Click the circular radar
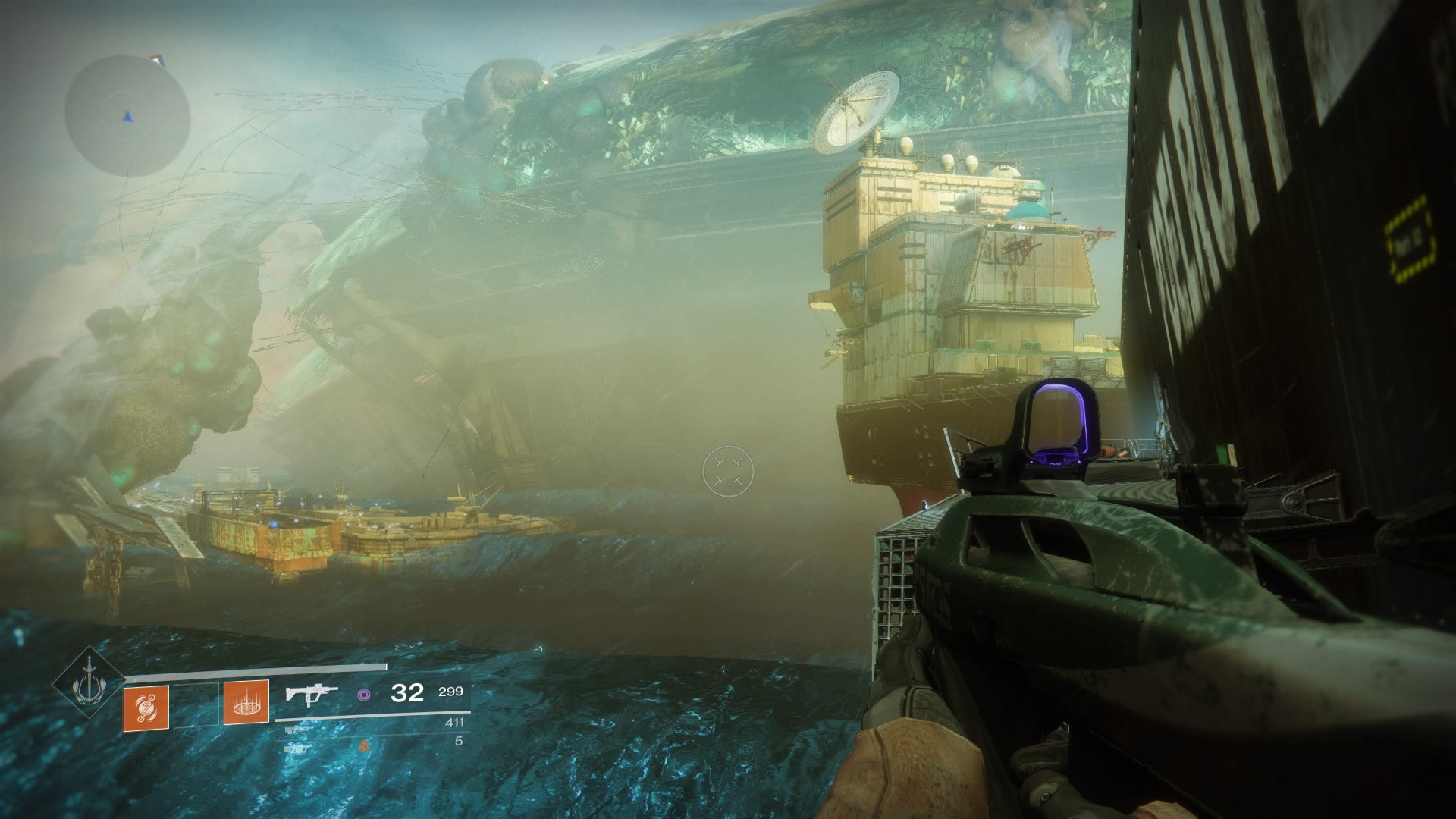Screen dimensions: 1456x819 click(127, 115)
